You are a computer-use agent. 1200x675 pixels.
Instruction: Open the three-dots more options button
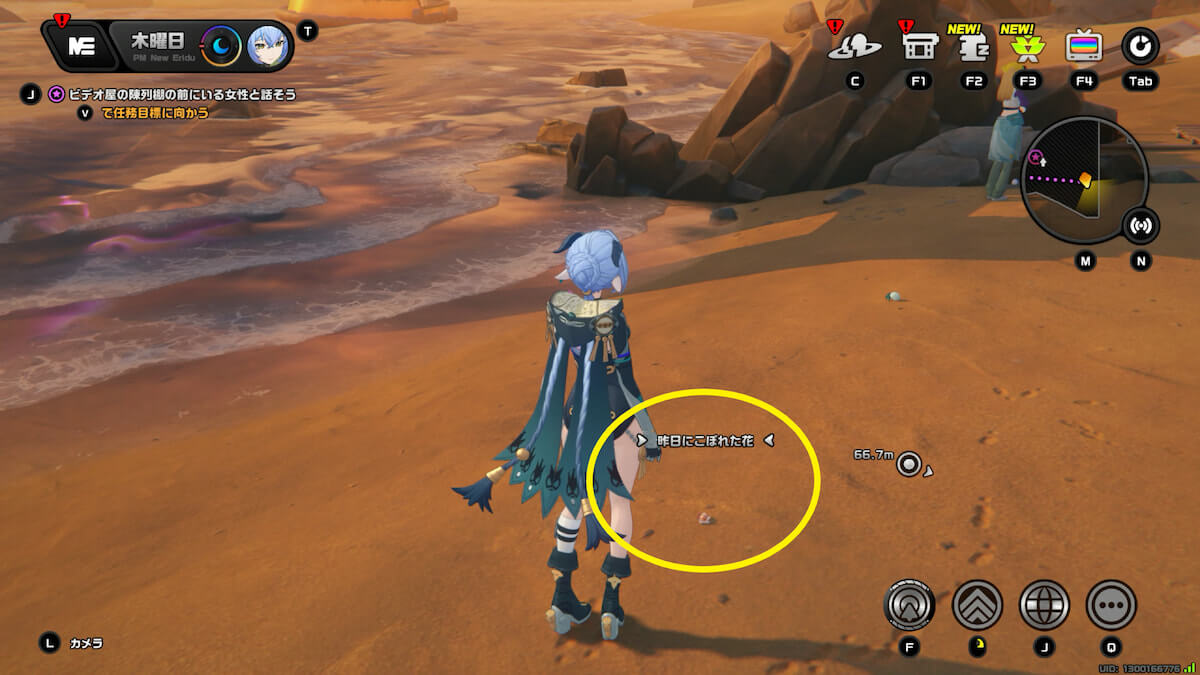[1111, 605]
